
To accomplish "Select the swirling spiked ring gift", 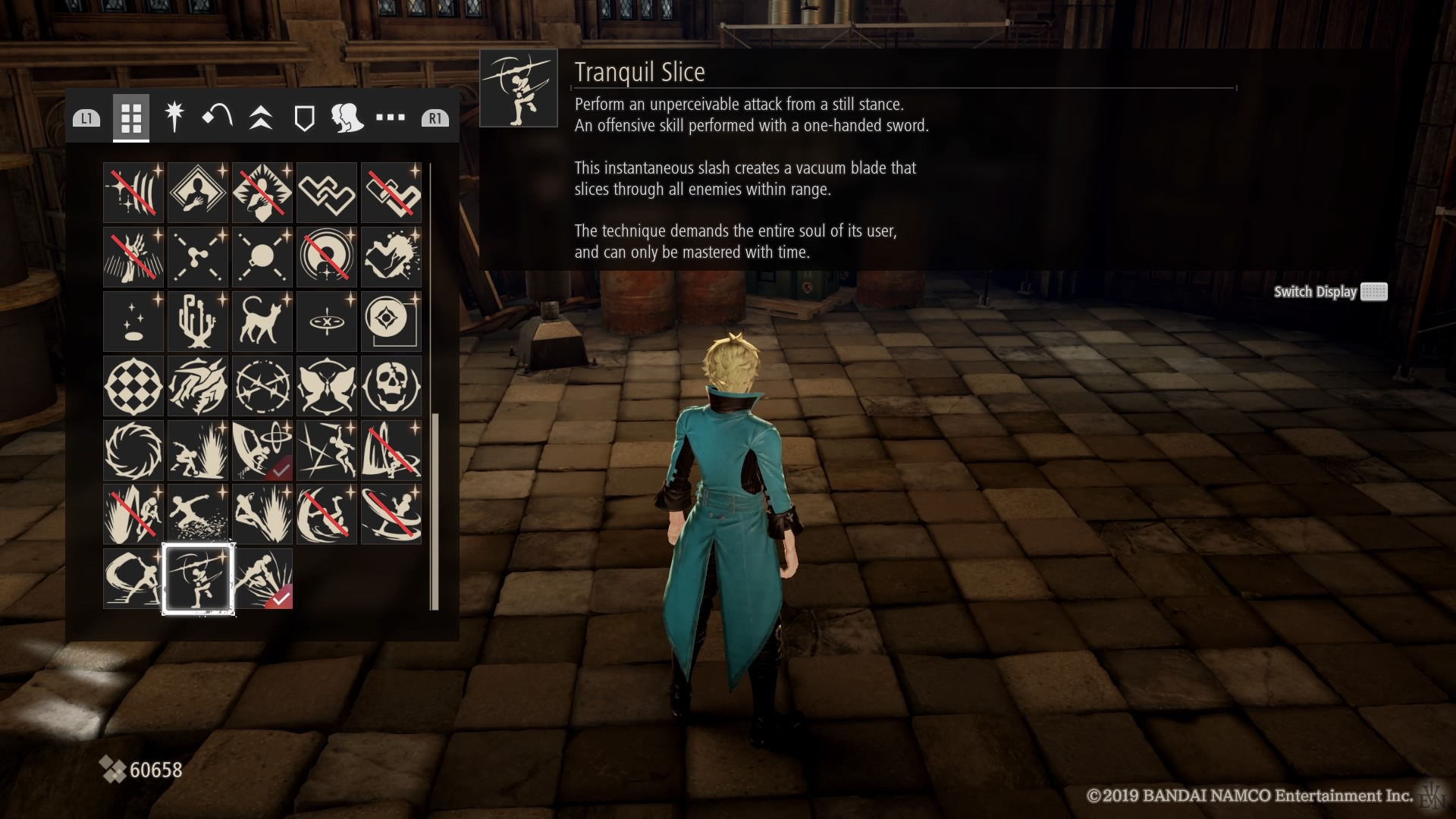I will 133,450.
